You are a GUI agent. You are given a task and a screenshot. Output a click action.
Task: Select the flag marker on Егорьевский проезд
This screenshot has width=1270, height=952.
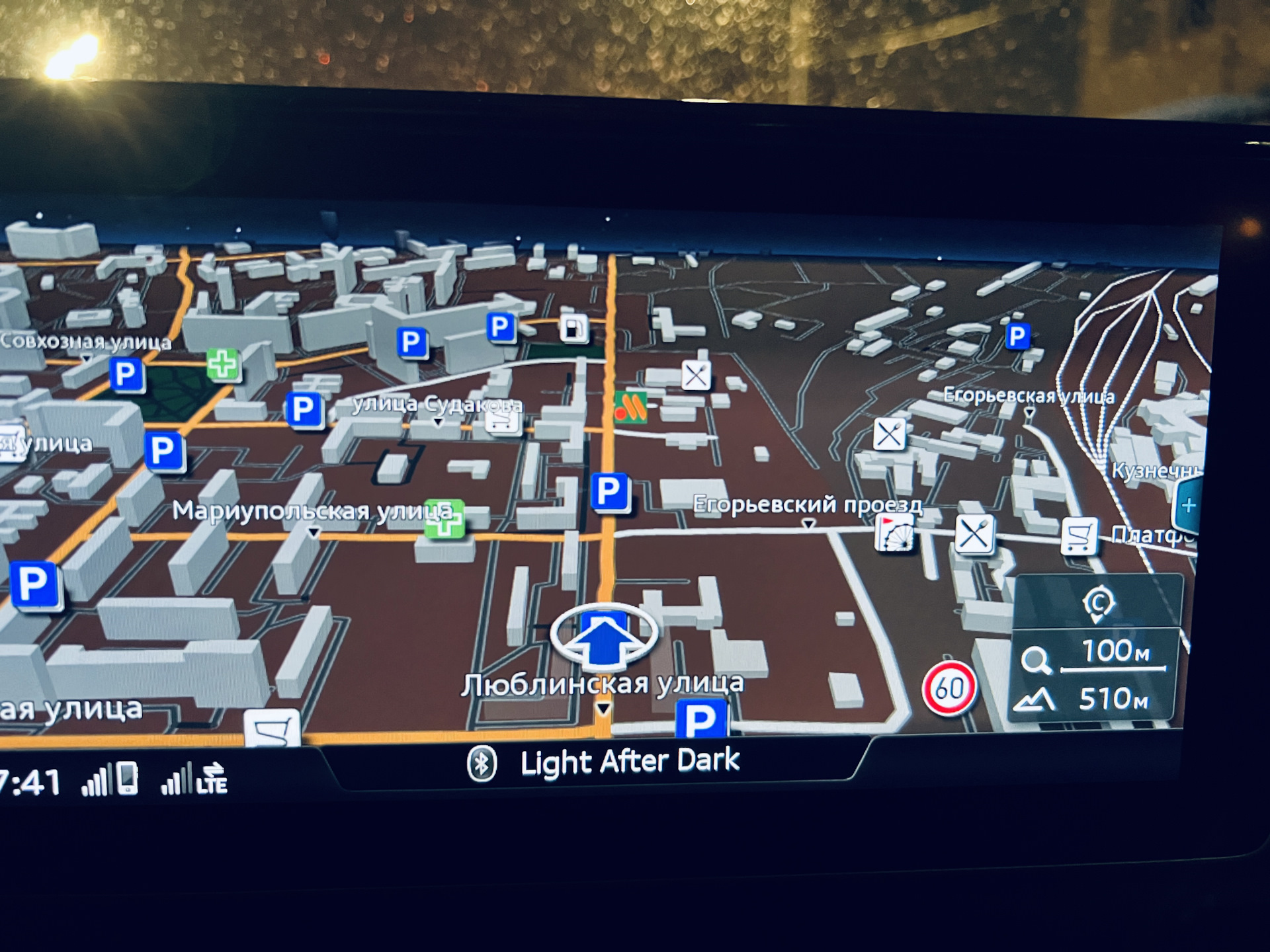pyautogui.click(x=894, y=533)
